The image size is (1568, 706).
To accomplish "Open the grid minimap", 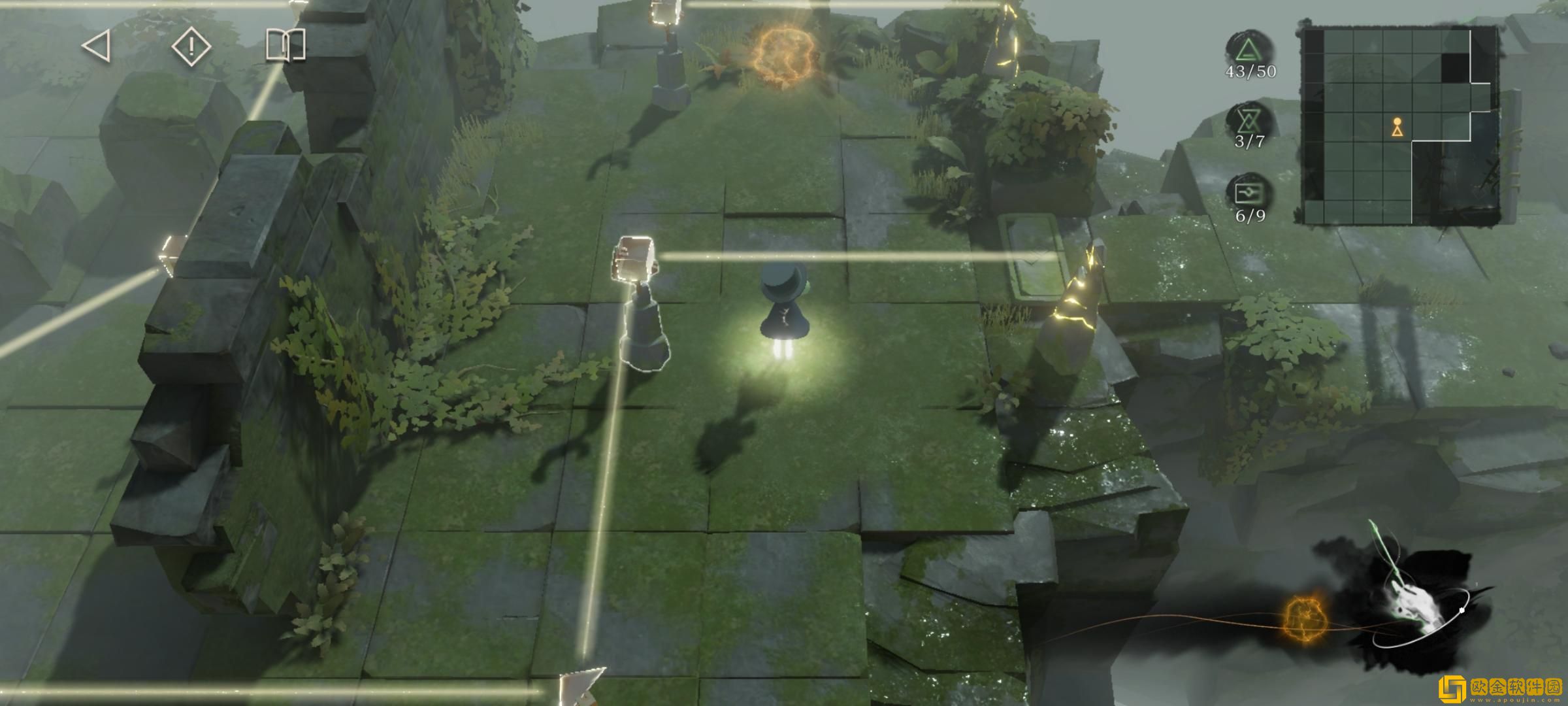I will [1398, 126].
